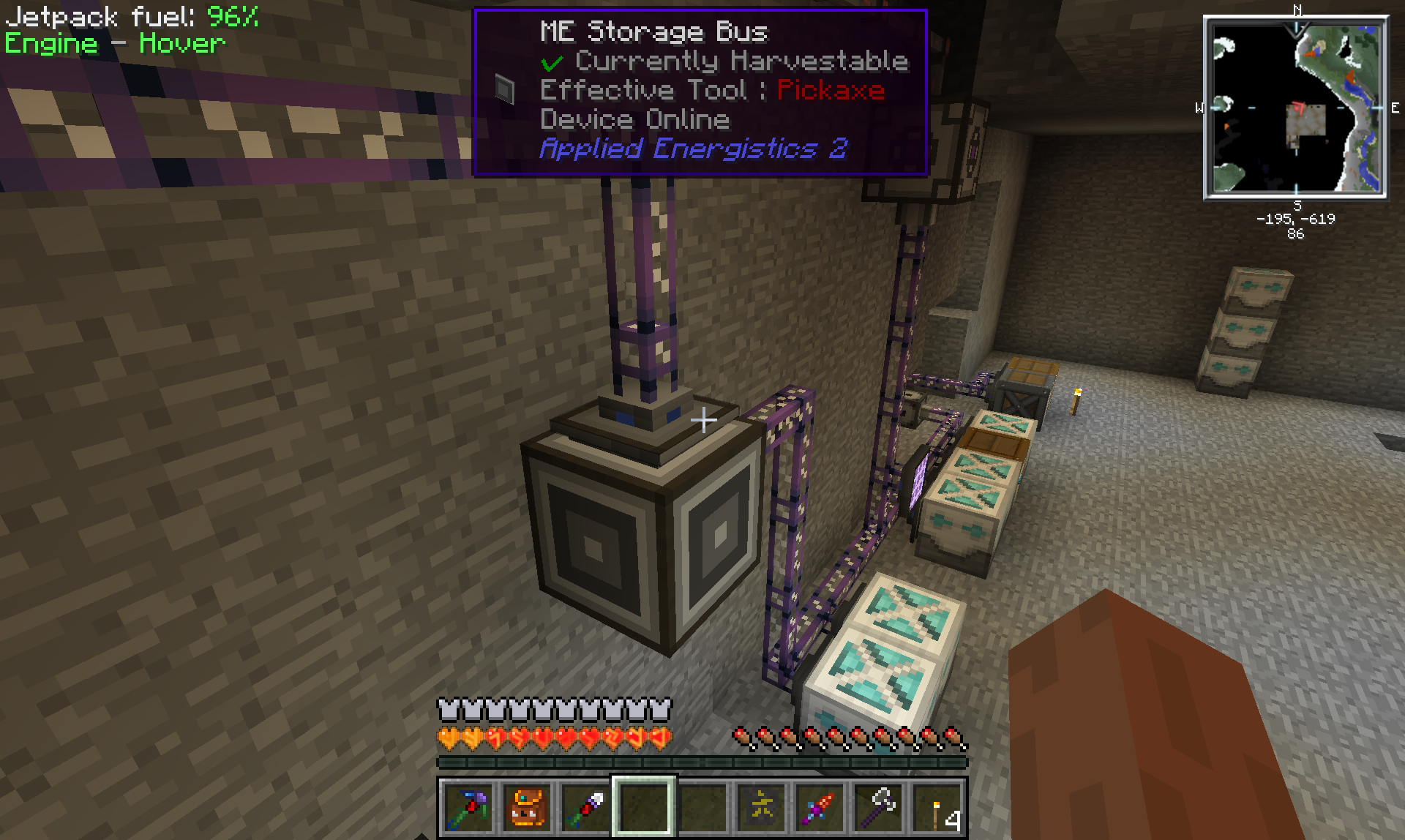Select the axe hotbar slot
Screen dimensions: 1405x840
pos(878,808)
